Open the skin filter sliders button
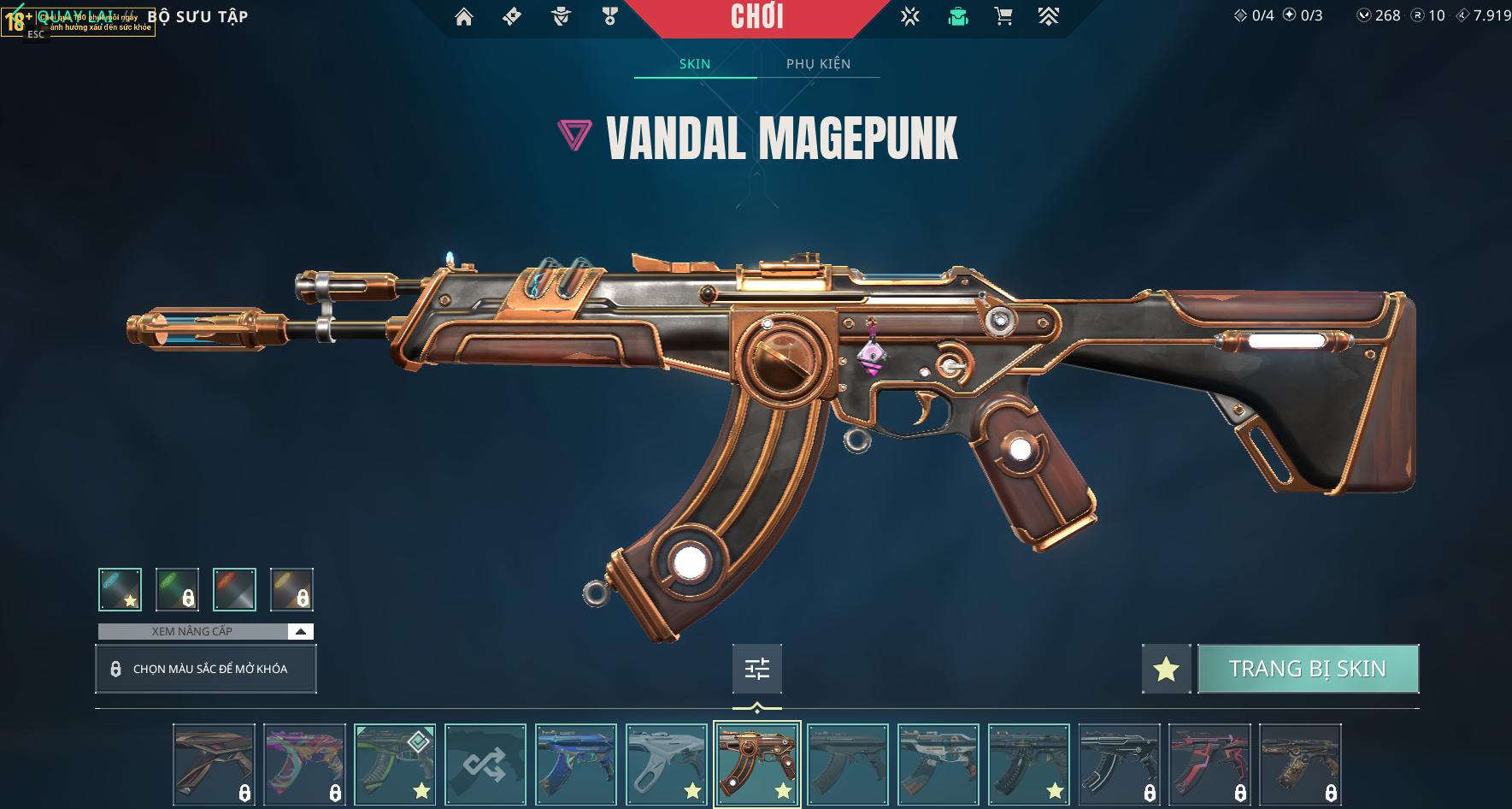 (x=757, y=669)
